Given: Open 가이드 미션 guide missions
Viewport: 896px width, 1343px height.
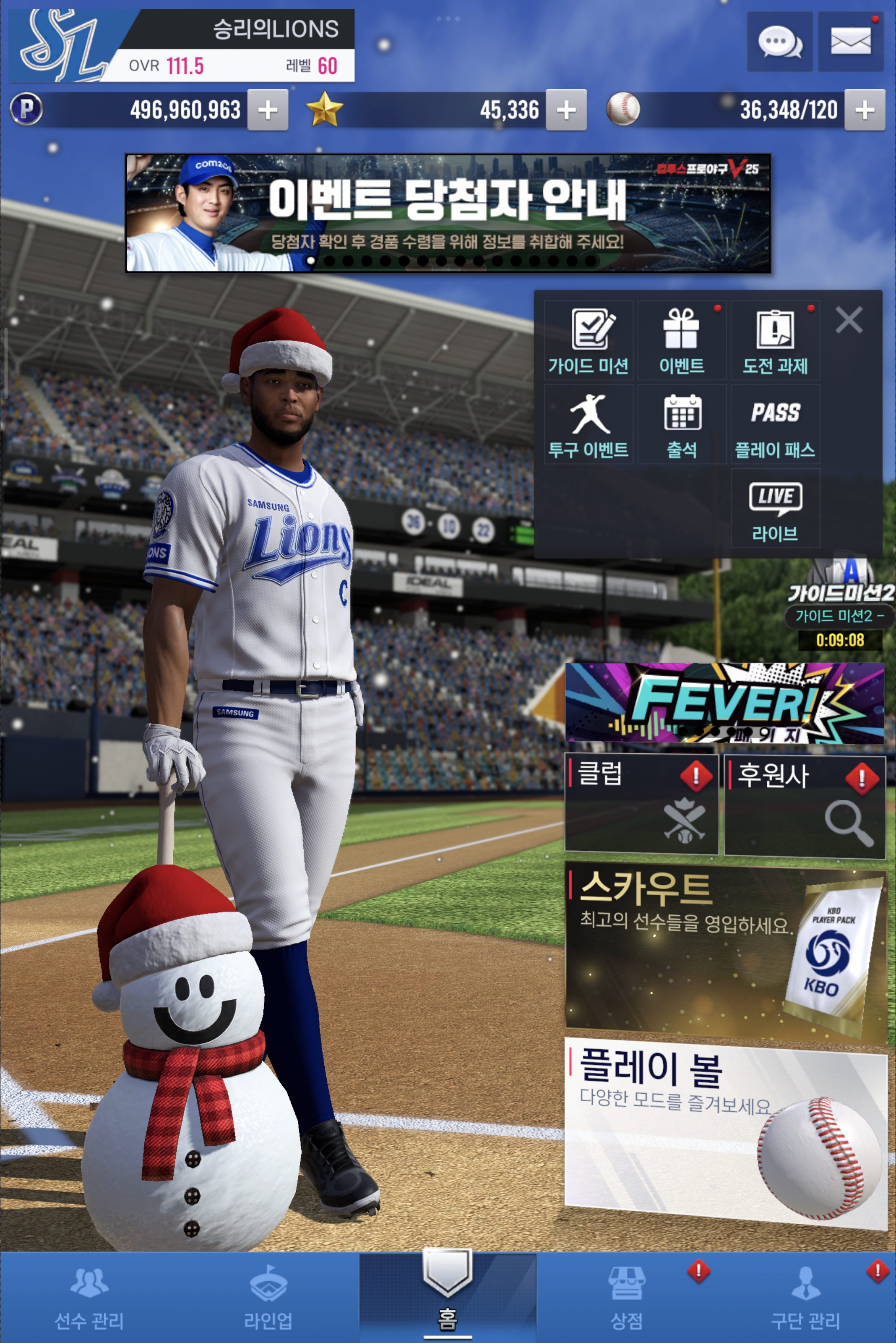Looking at the screenshot, I should coord(589,341).
